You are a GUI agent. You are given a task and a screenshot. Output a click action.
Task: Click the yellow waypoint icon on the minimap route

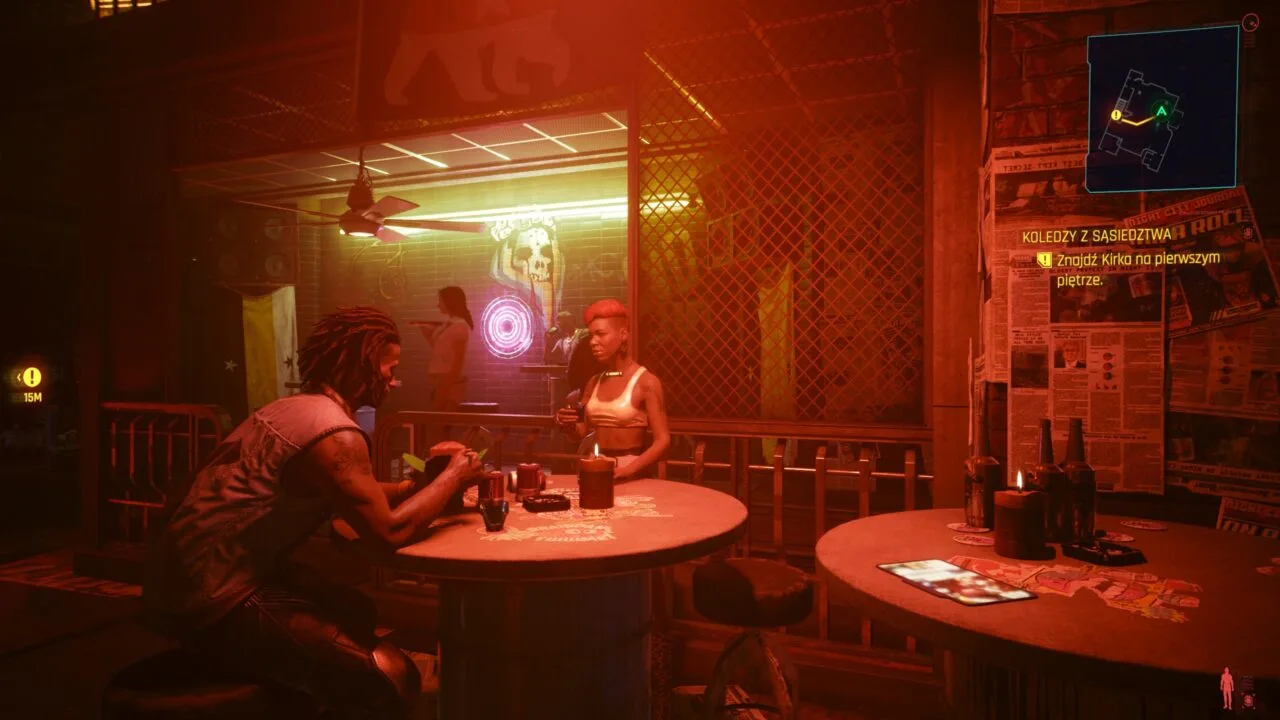(x=1116, y=117)
